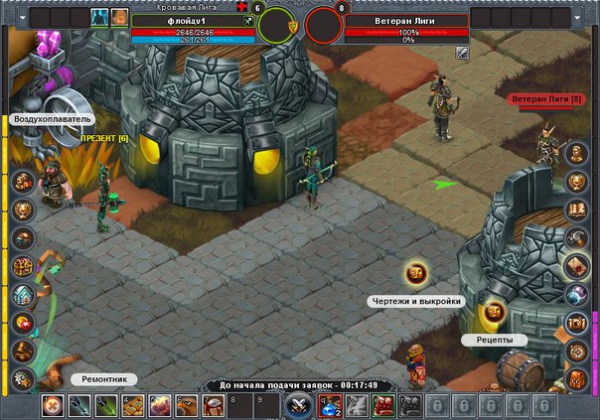
Task: Click the crossed swords battle button
Action: tap(297, 406)
